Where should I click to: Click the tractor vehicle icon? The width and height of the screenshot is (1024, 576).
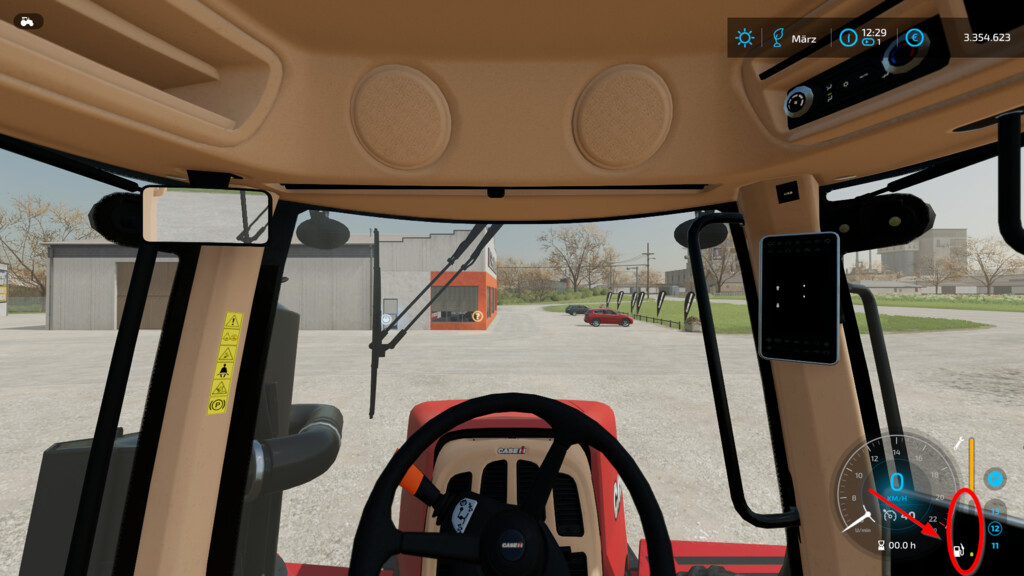pos(28,21)
